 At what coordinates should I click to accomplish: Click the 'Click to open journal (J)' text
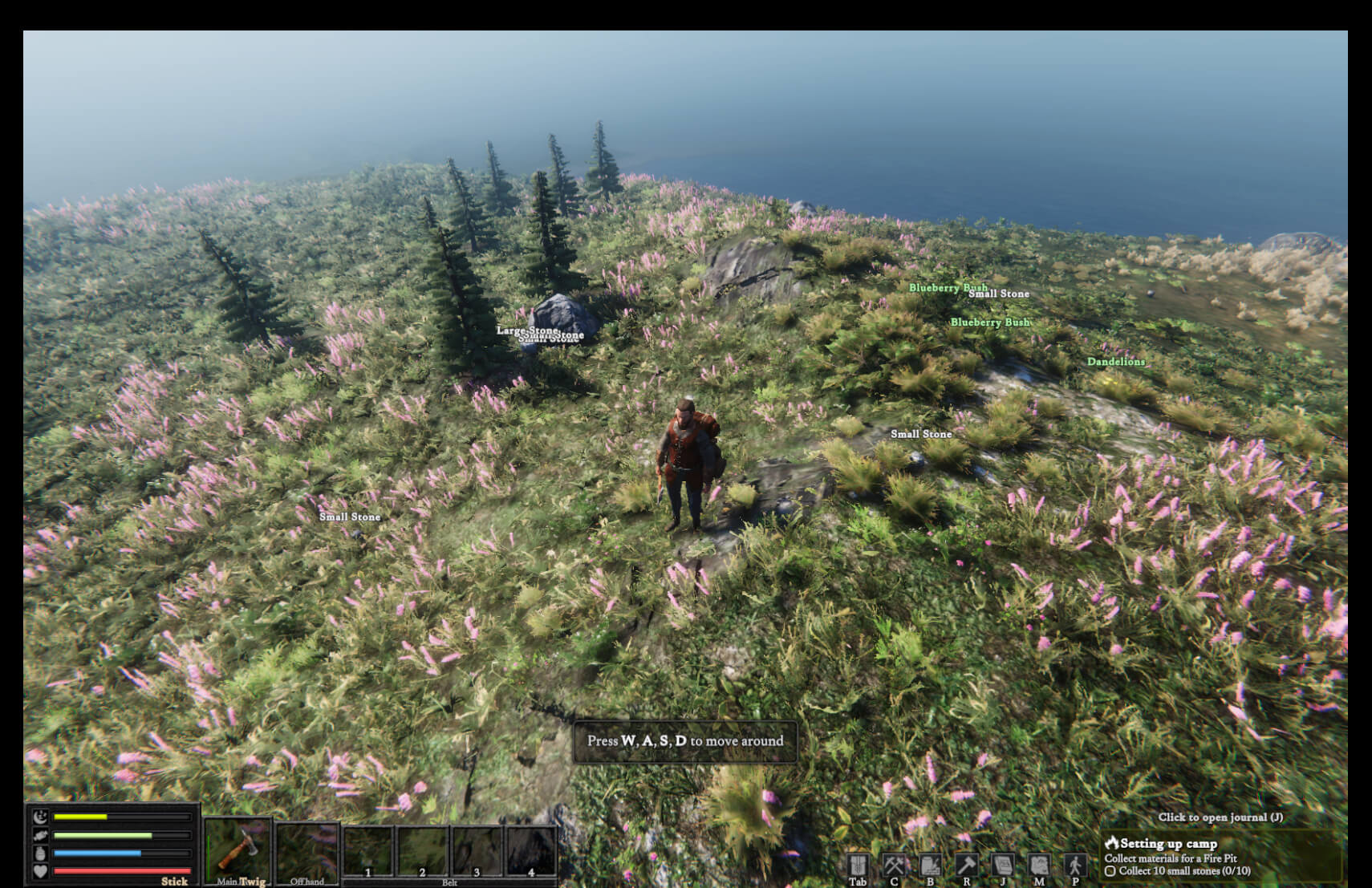pos(1220,816)
